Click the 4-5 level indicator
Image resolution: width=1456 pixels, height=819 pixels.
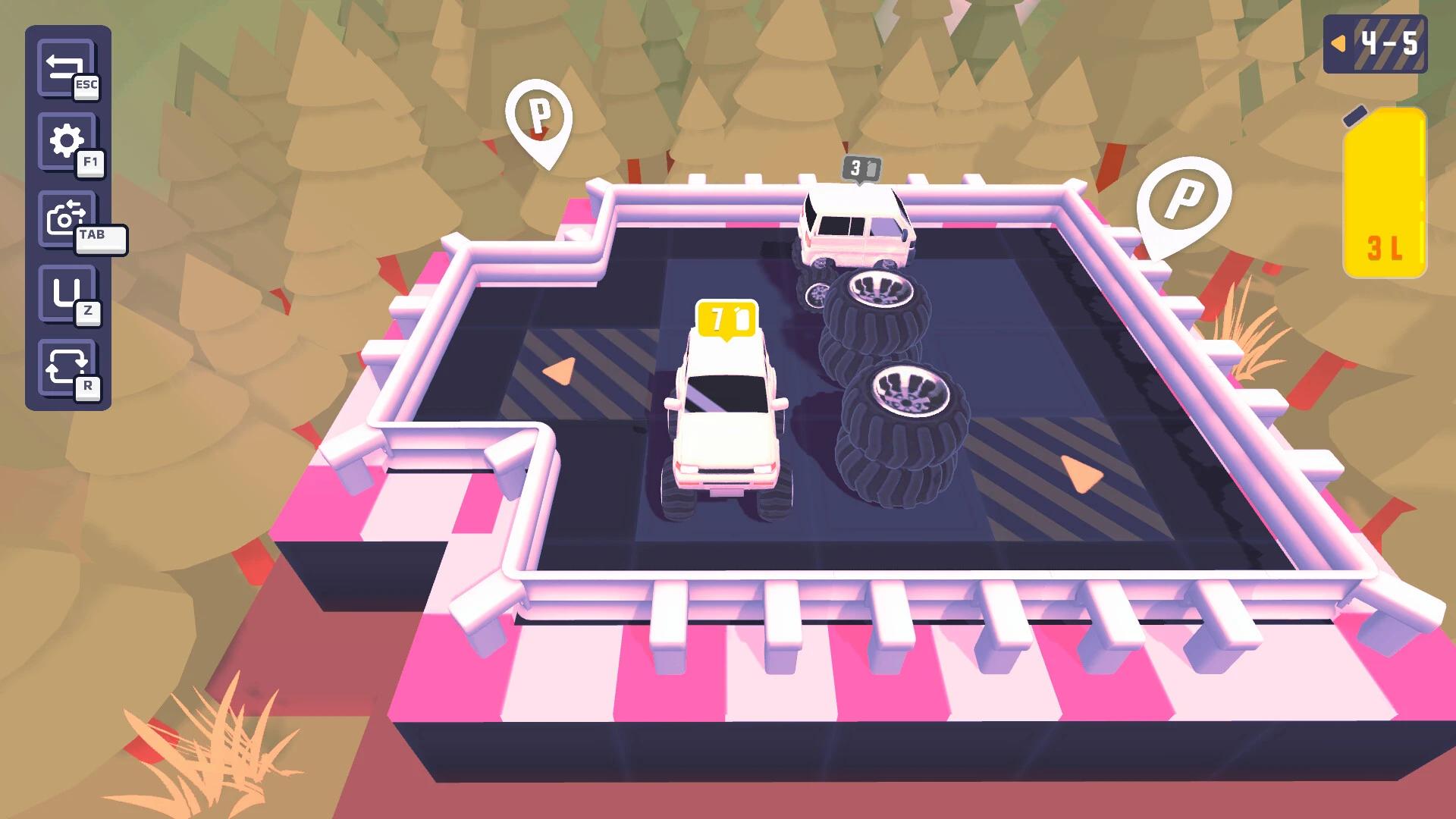coord(1374,44)
